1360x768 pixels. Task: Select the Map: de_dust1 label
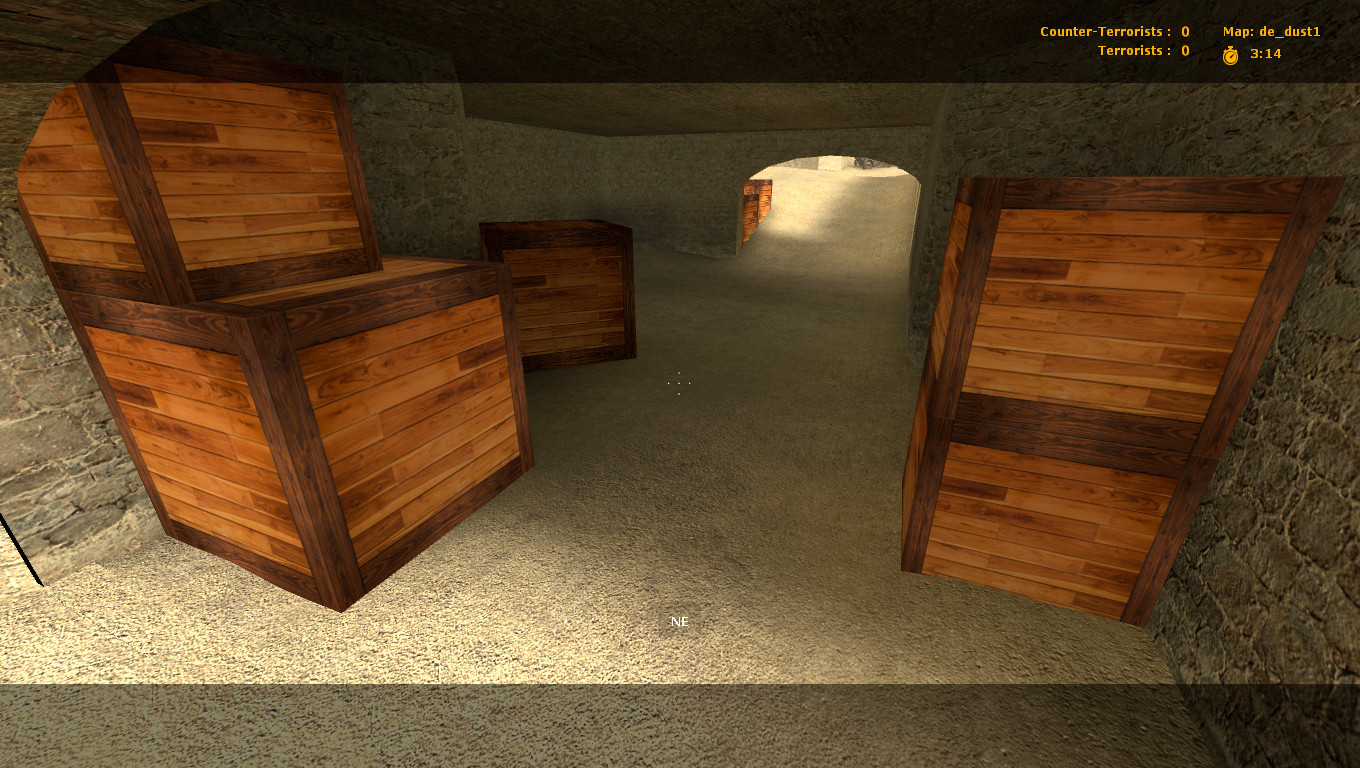tap(1270, 31)
